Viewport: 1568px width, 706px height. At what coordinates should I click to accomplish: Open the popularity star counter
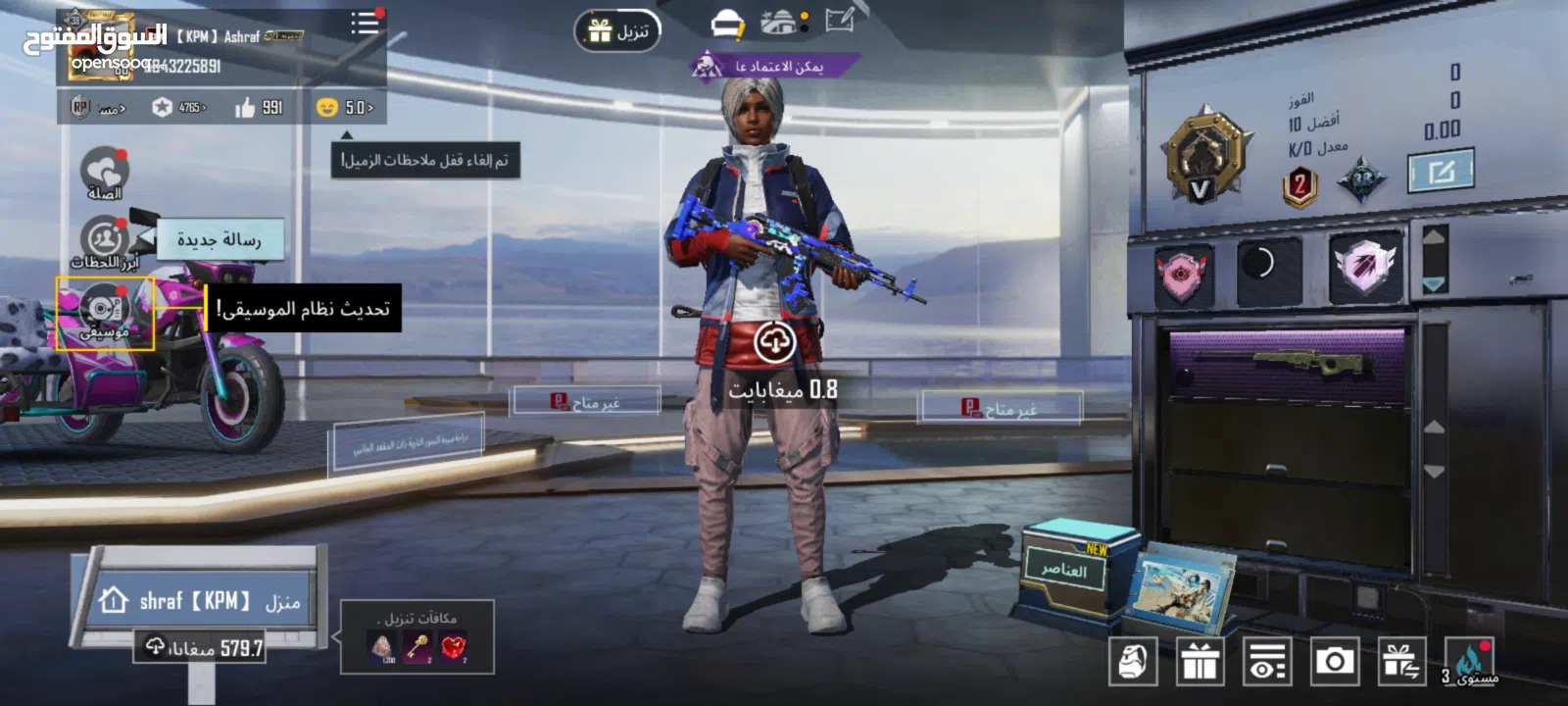(x=178, y=107)
